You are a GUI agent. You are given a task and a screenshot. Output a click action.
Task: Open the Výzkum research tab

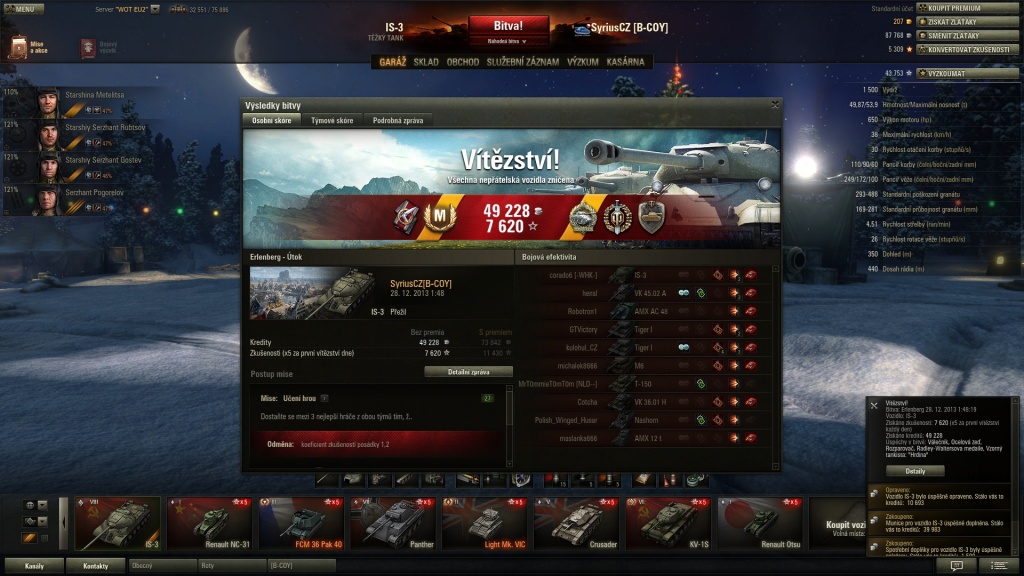583,62
